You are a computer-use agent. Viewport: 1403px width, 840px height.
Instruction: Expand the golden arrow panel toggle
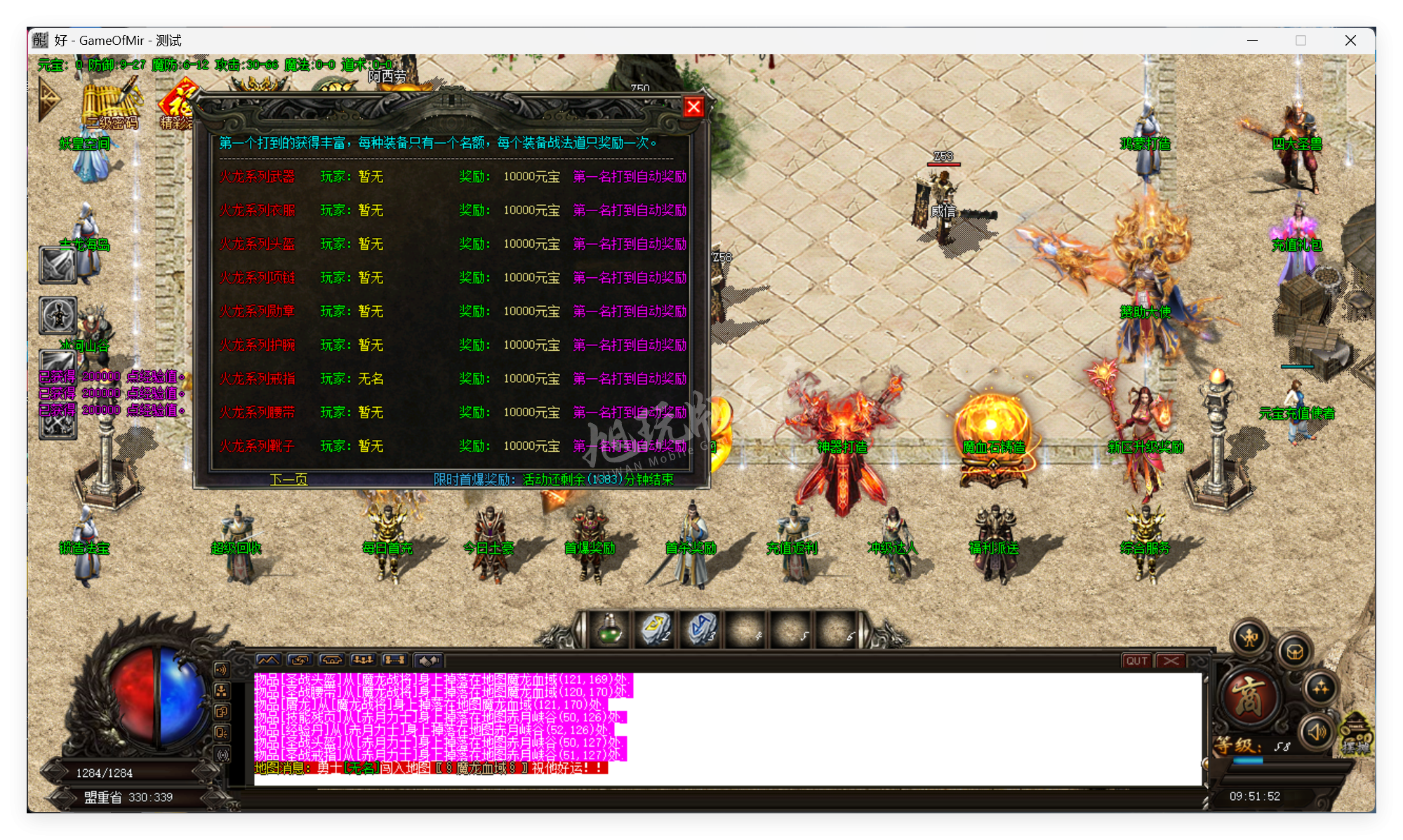pyautogui.click(x=49, y=100)
